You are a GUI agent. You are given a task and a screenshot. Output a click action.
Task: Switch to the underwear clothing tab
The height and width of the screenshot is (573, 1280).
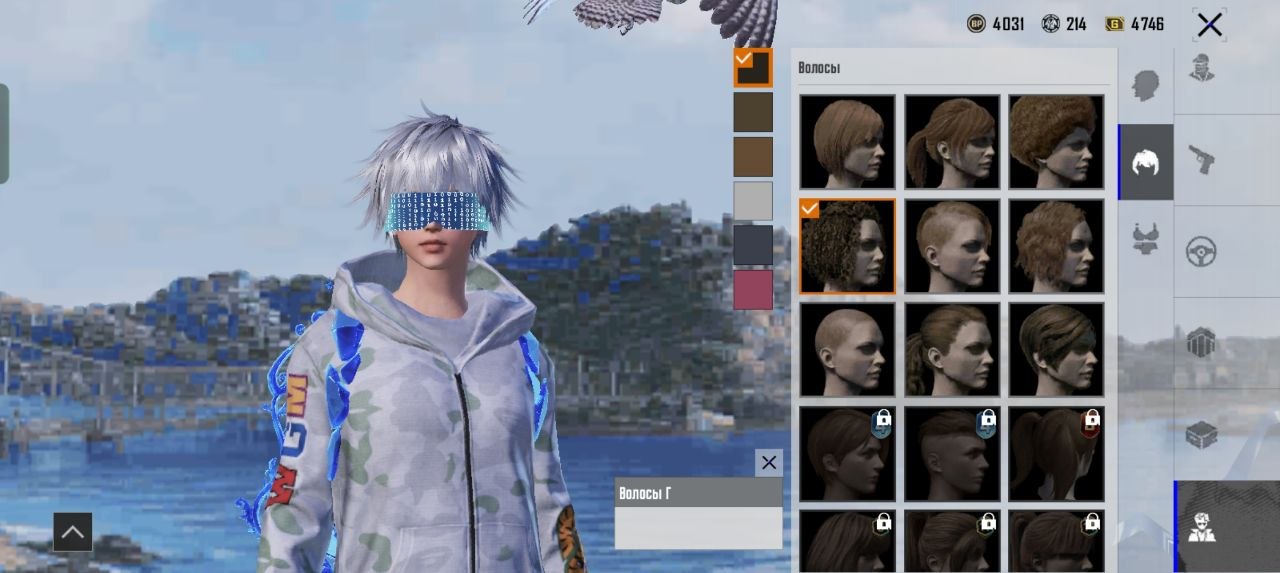coord(1146,238)
